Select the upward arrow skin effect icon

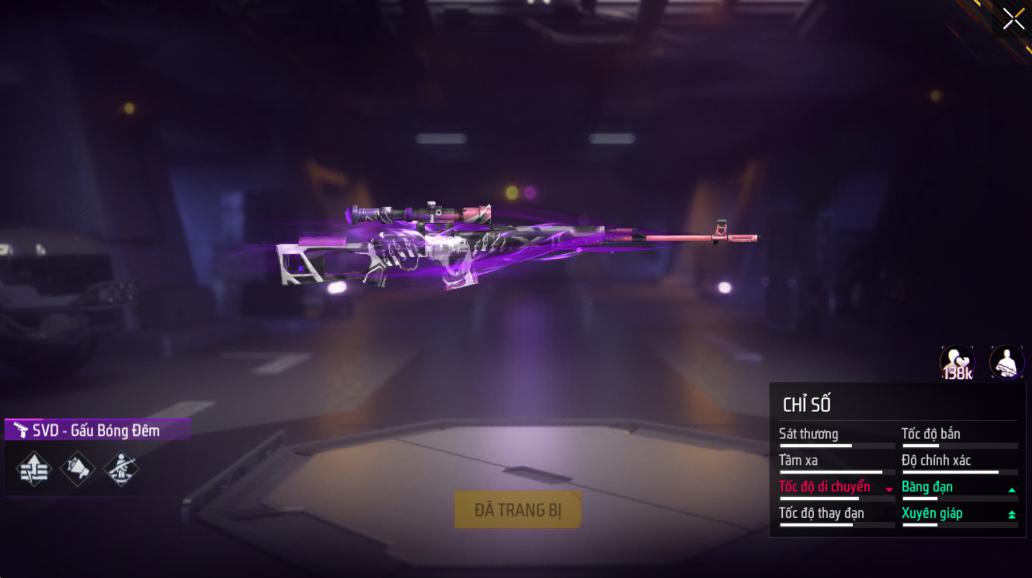pyautogui.click(x=34, y=467)
